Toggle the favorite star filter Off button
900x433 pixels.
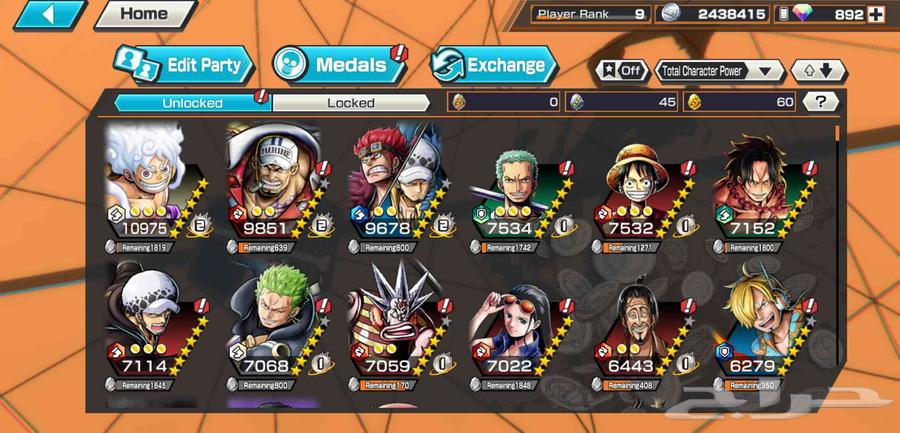621,70
